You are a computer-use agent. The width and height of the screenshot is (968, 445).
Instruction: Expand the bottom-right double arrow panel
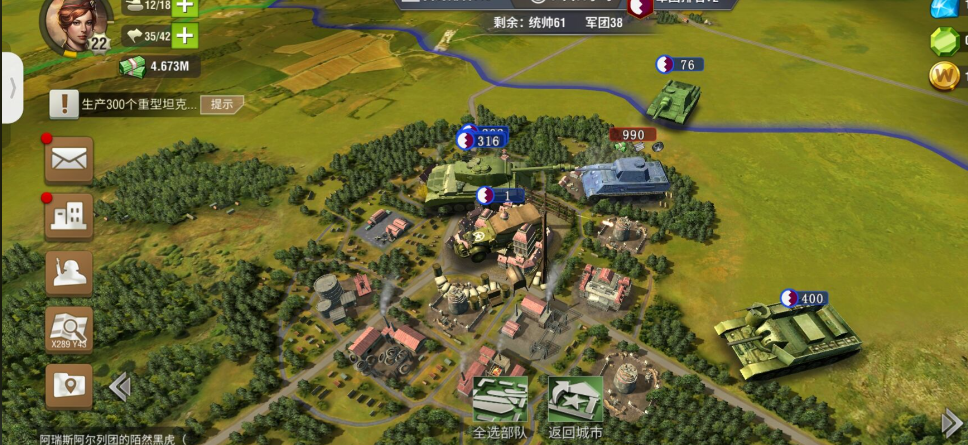coord(951,422)
